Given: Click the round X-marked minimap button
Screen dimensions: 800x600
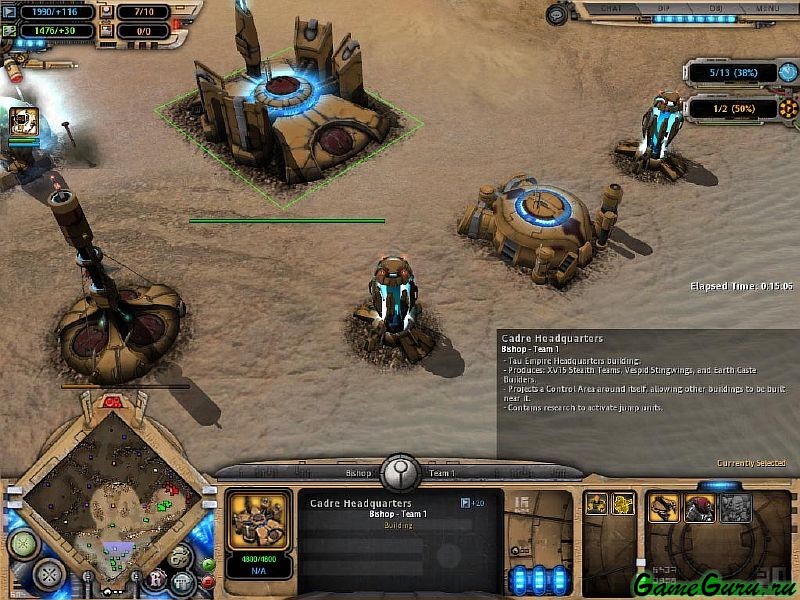Looking at the screenshot, I should 49,573.
